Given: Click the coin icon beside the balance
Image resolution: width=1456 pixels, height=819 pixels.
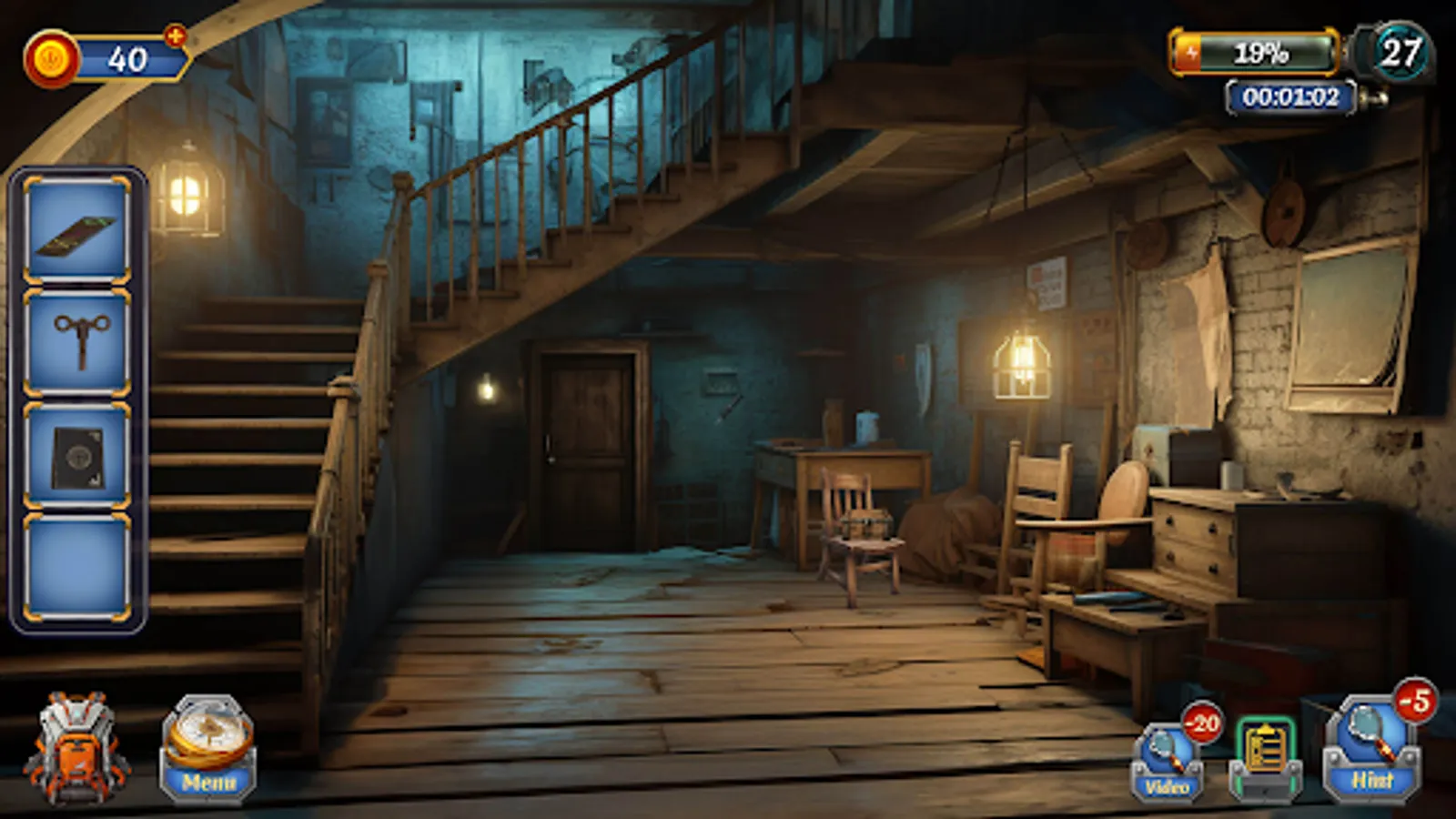Looking at the screenshot, I should pyautogui.click(x=52, y=56).
